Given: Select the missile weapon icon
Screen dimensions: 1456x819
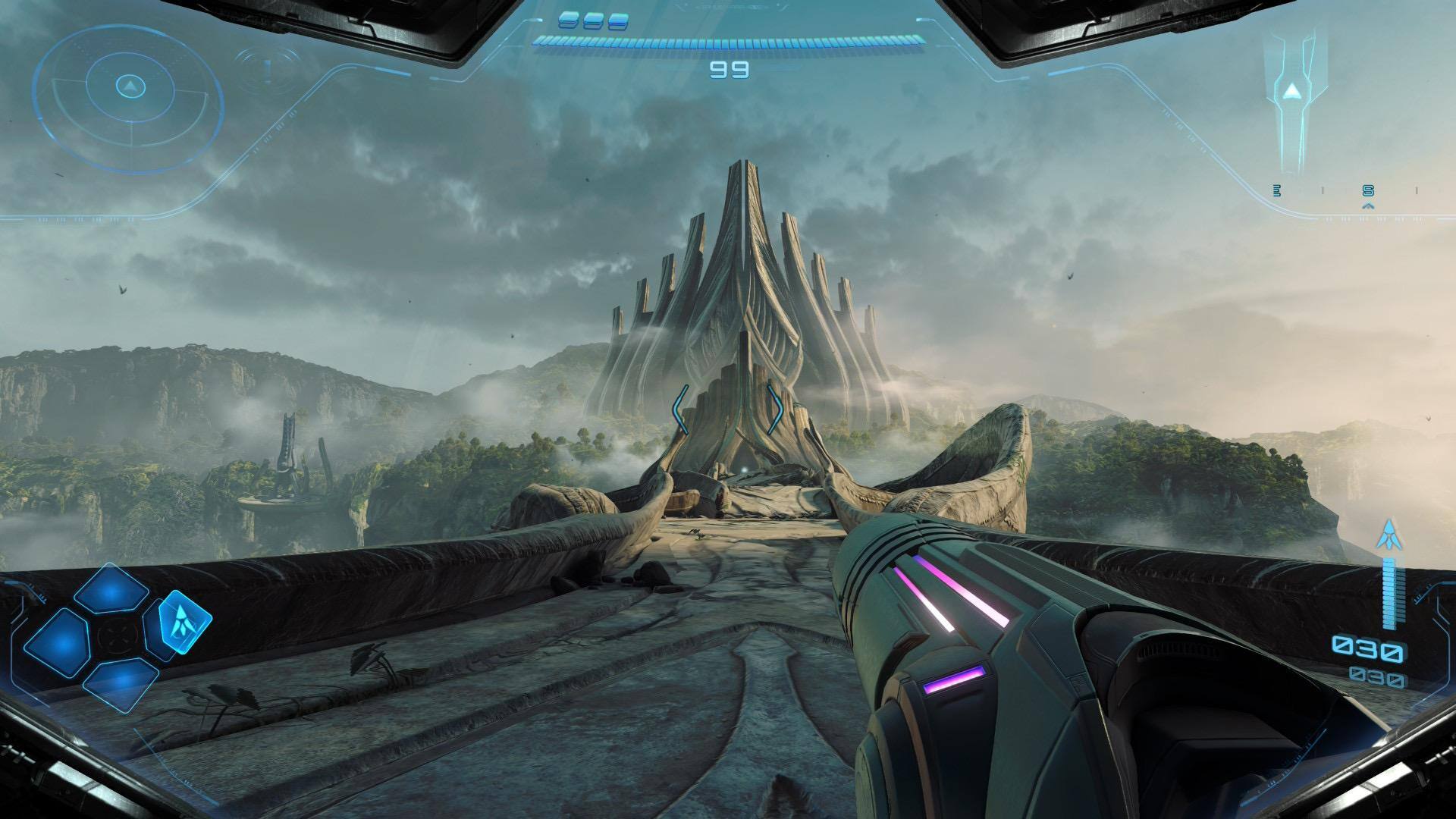Looking at the screenshot, I should [x=1389, y=535].
